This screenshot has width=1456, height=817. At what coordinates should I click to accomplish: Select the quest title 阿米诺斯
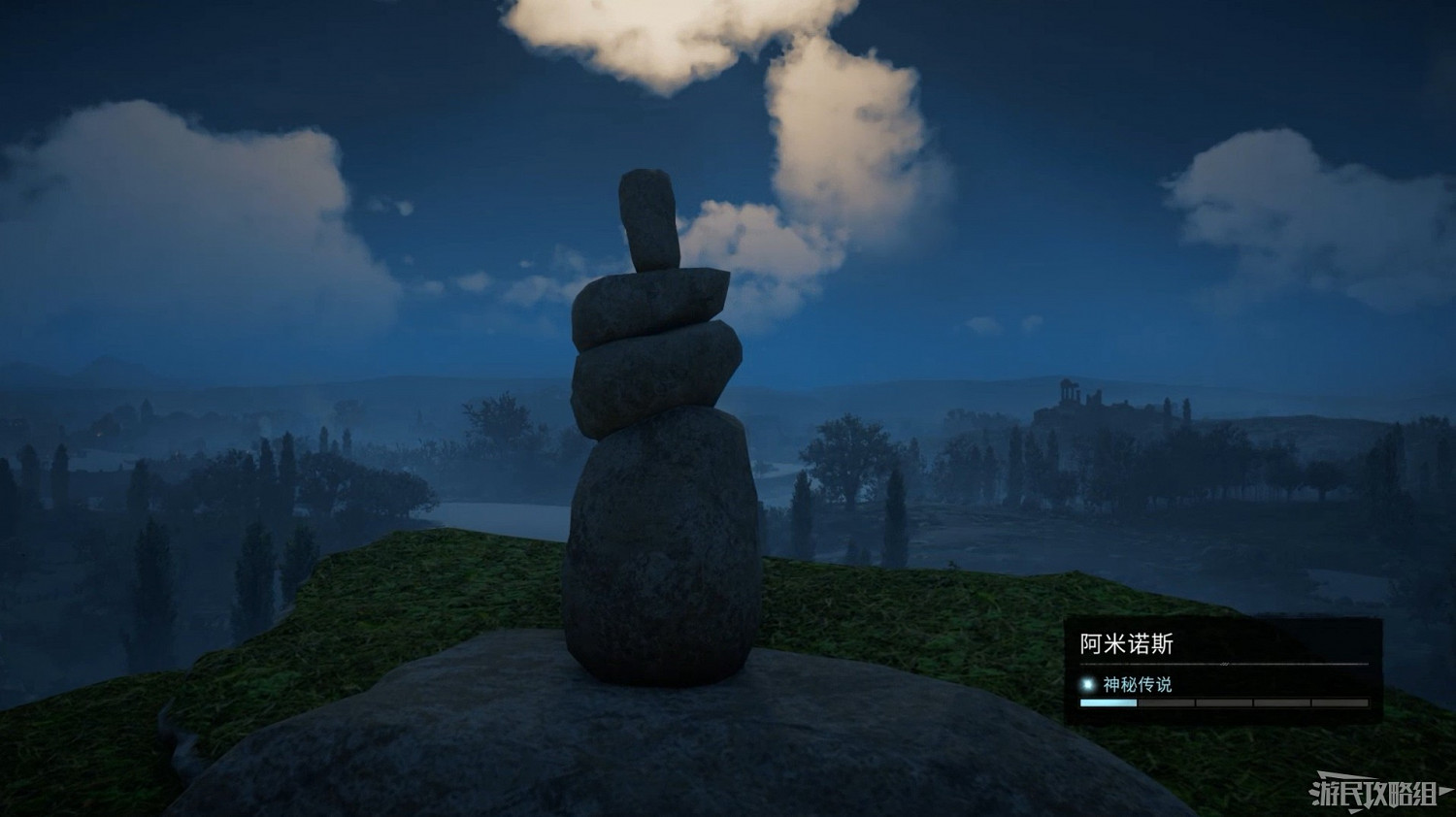click(1125, 641)
